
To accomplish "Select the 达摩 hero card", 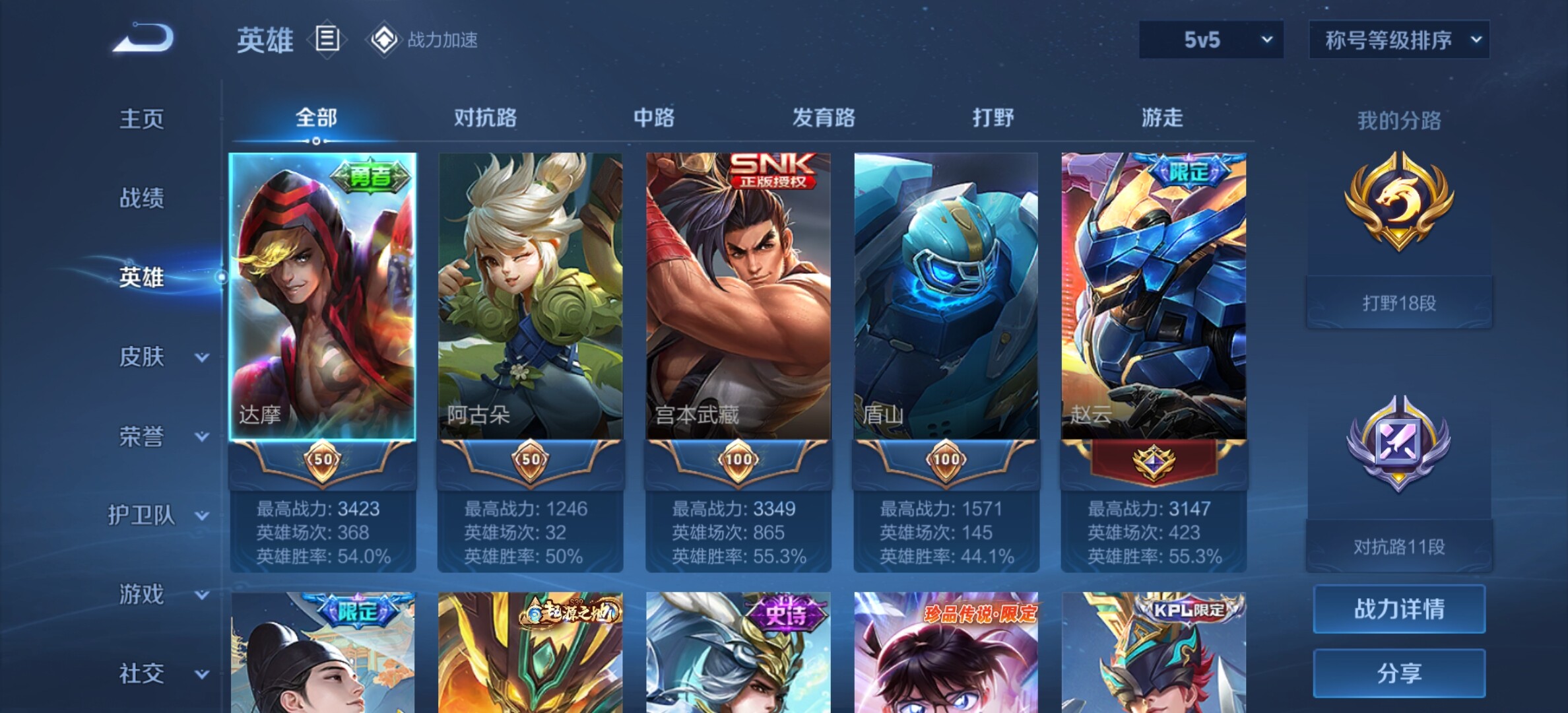I will click(323, 297).
